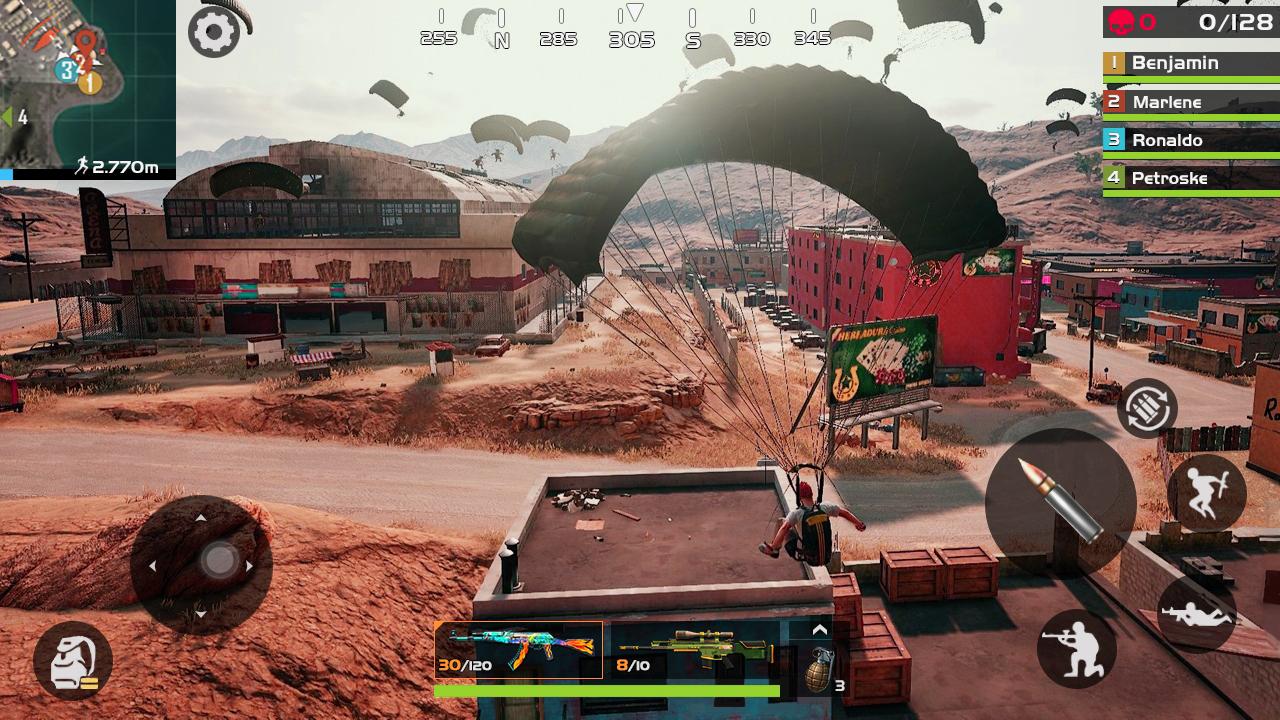Tap waypoint marker 1 on the minimap
The height and width of the screenshot is (720, 1280).
[91, 81]
